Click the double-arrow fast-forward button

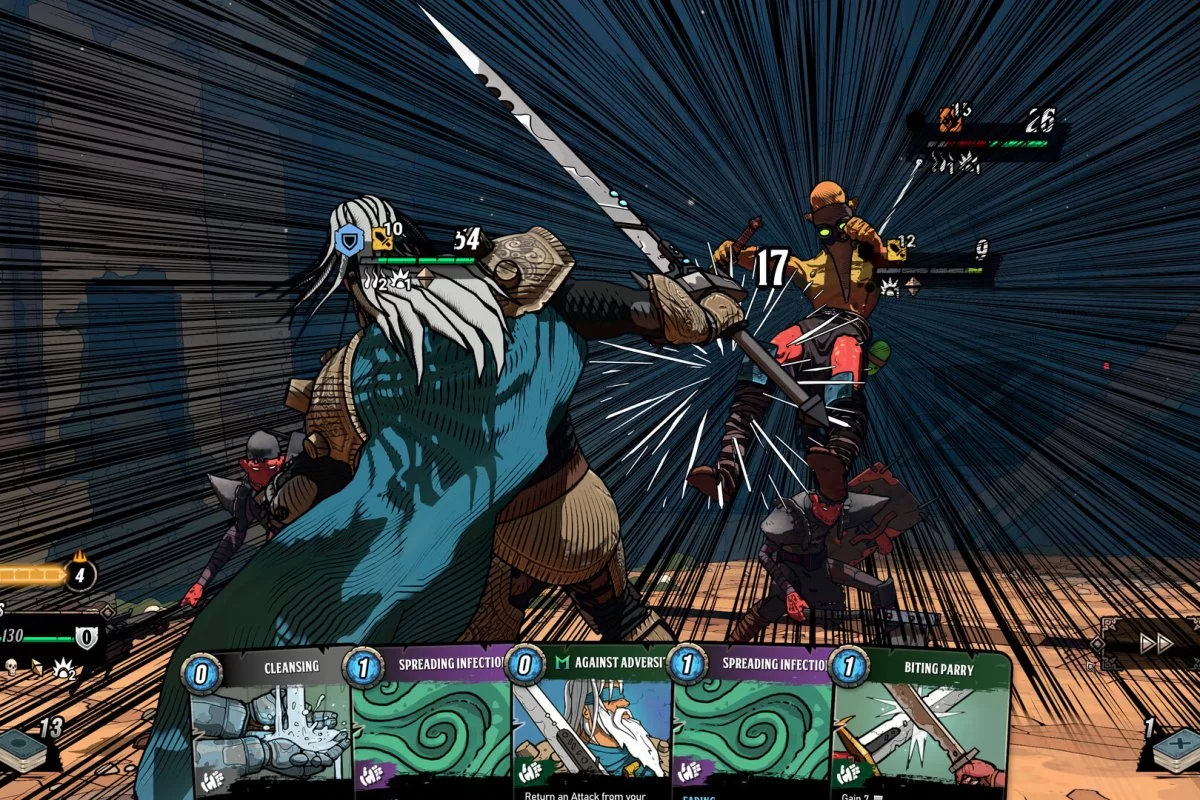(1157, 644)
